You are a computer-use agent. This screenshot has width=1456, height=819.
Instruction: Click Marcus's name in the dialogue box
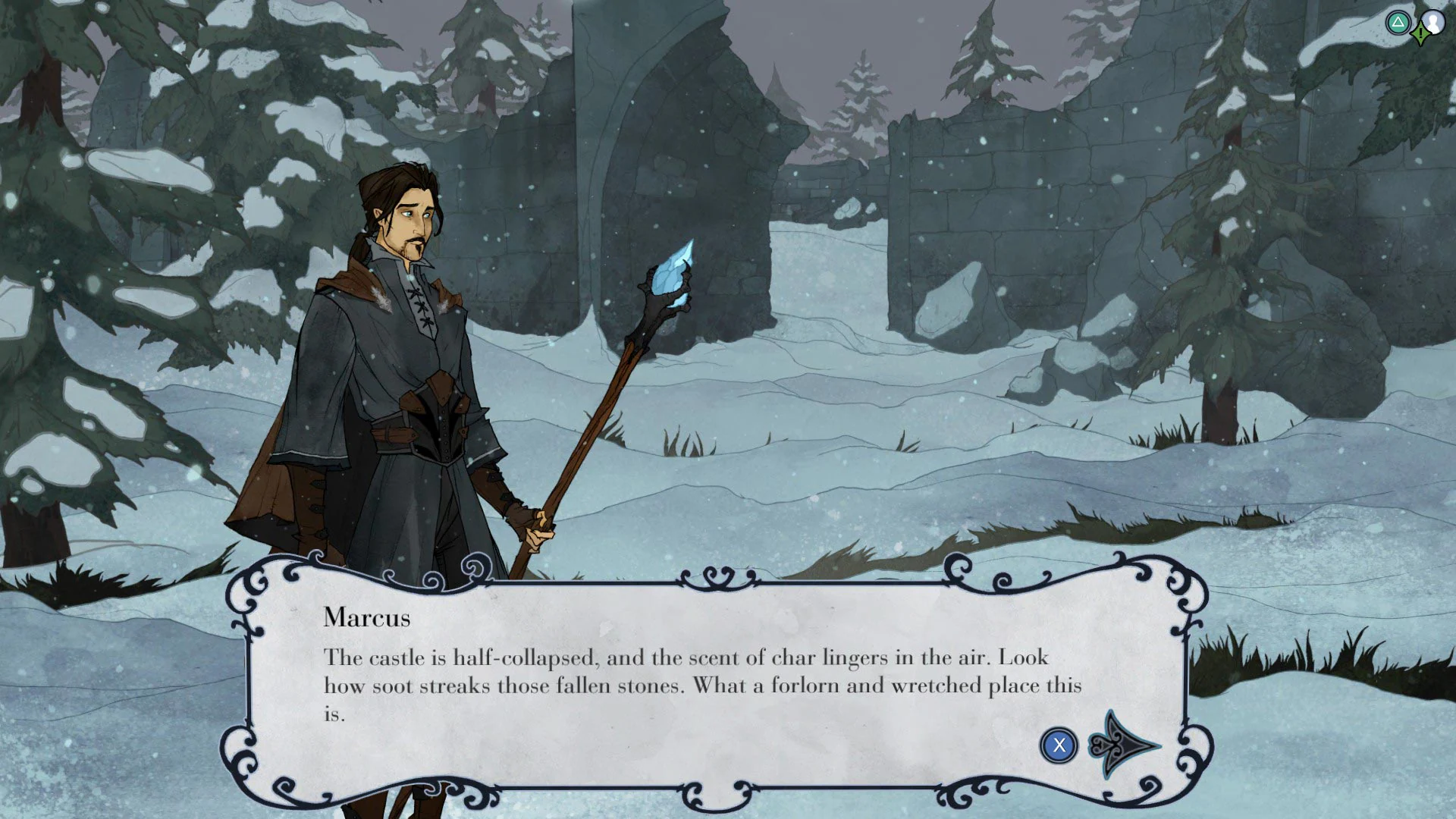[366, 618]
